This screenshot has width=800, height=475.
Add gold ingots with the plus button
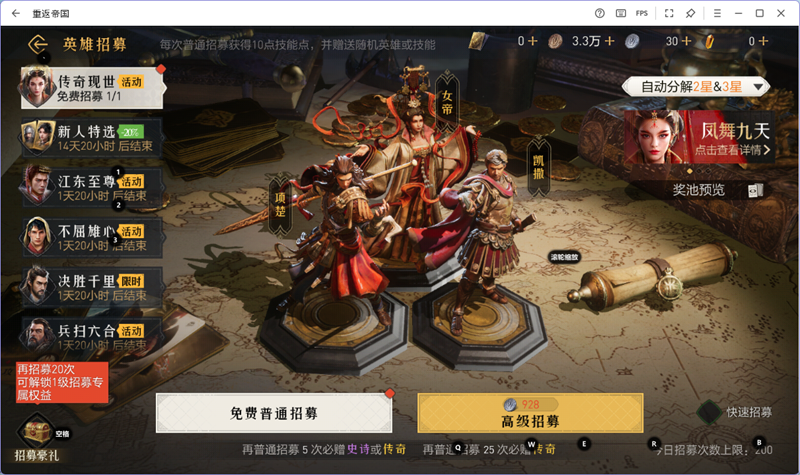pyautogui.click(x=765, y=42)
